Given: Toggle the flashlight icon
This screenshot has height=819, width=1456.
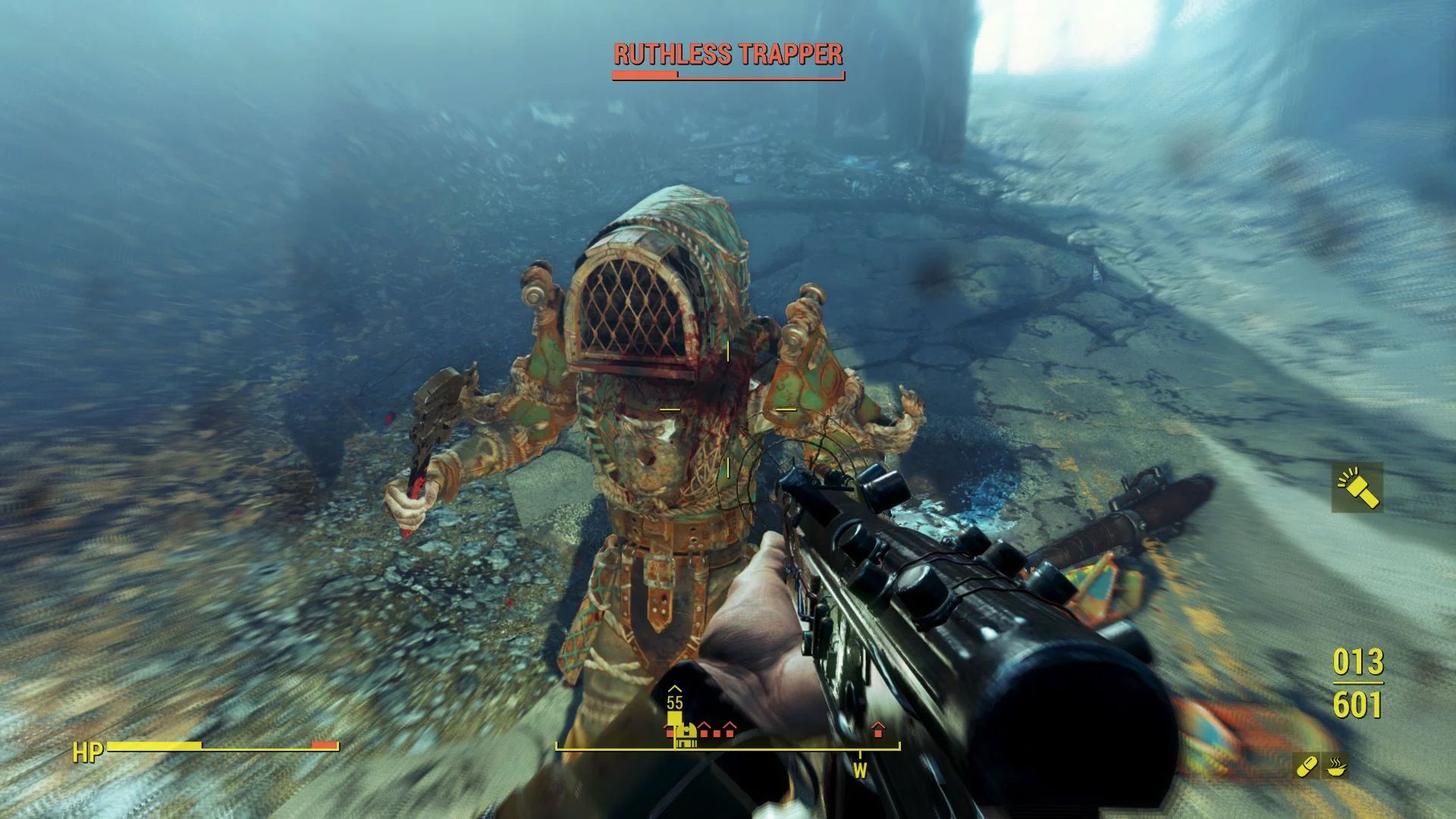Looking at the screenshot, I should [1357, 488].
